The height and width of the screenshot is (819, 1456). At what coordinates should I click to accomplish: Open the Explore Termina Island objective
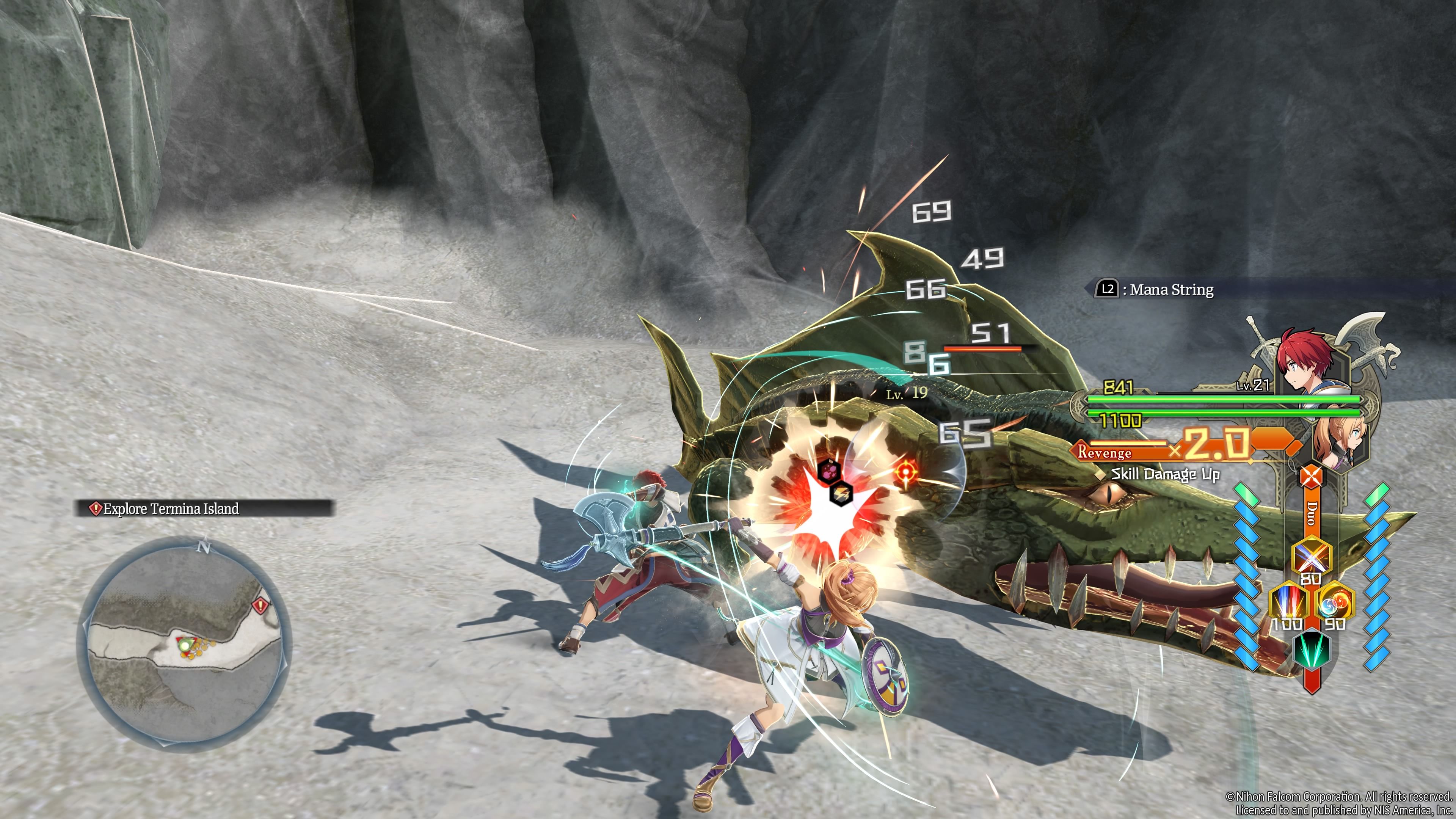pyautogui.click(x=204, y=509)
